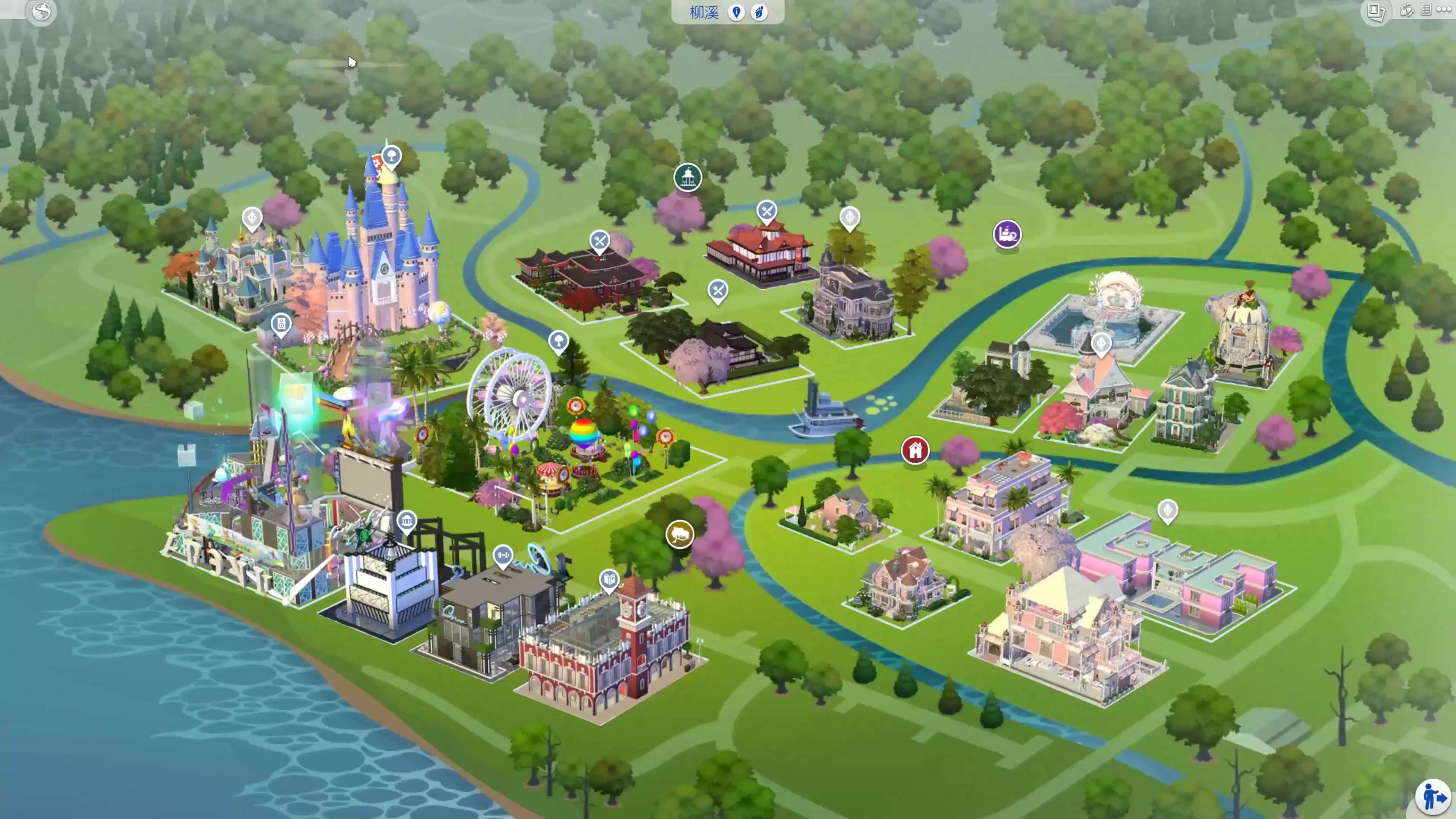The image size is (1456, 819).
Task: Select the speaker nightclub lot marker
Action: tap(281, 324)
